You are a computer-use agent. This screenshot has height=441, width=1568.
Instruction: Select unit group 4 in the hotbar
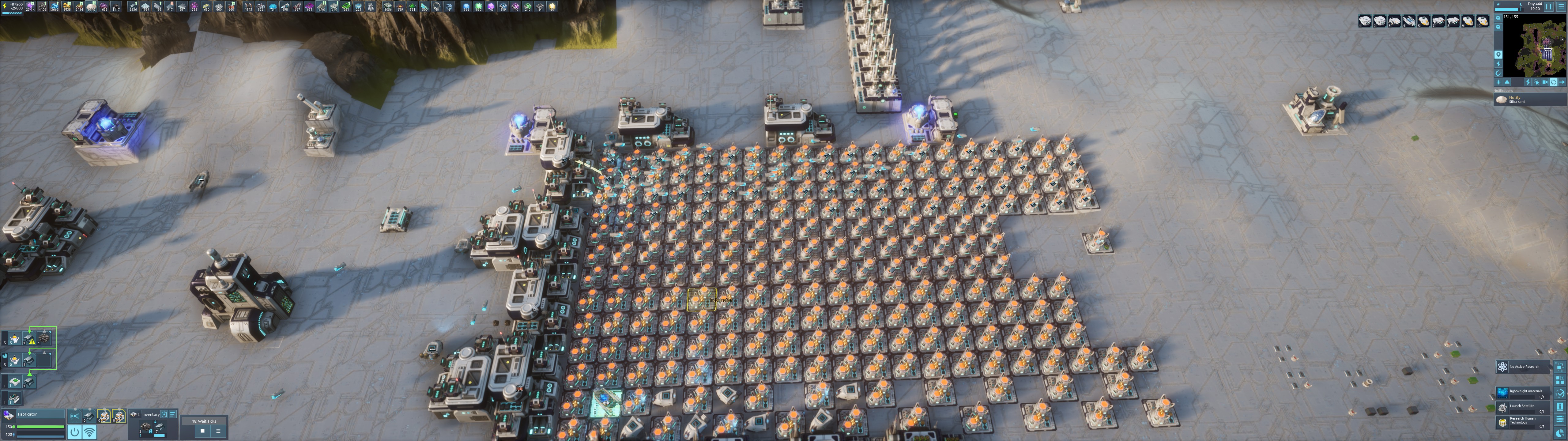pos(1409,22)
